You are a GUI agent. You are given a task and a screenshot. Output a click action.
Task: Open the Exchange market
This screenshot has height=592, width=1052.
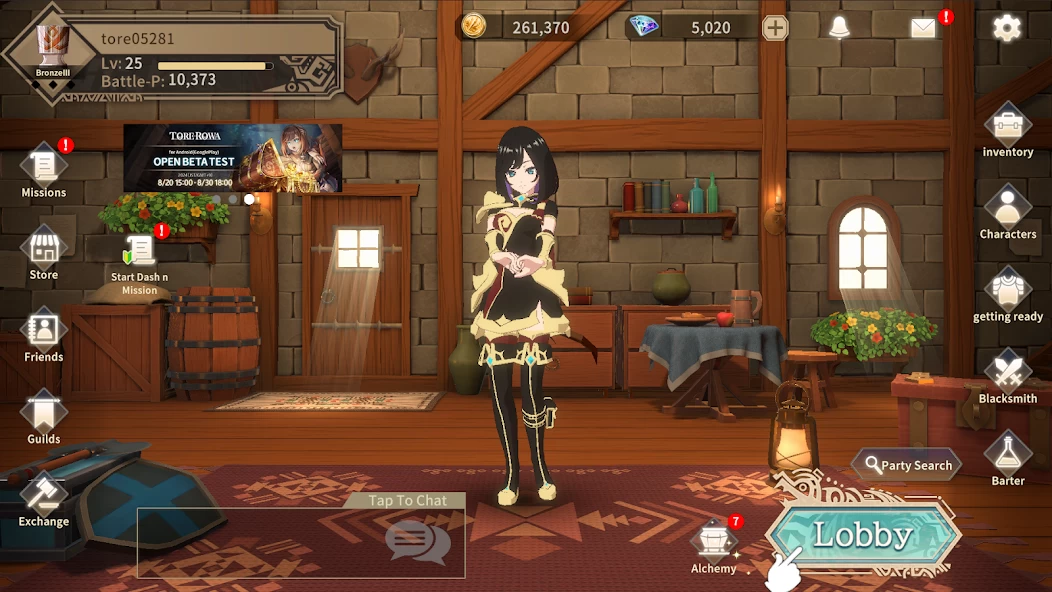tap(44, 496)
